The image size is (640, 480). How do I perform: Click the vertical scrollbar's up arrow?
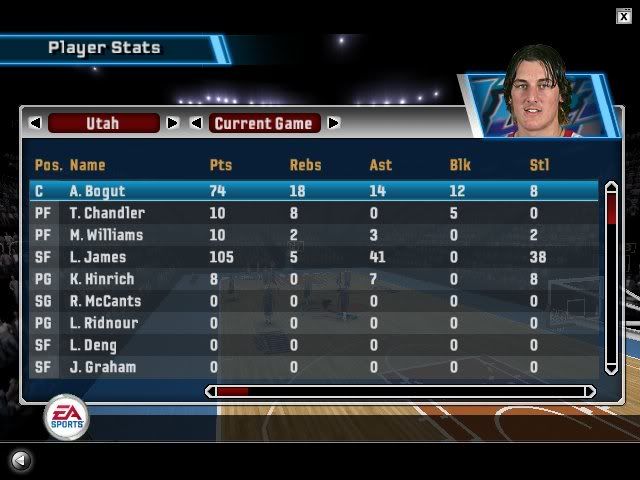coord(611,186)
